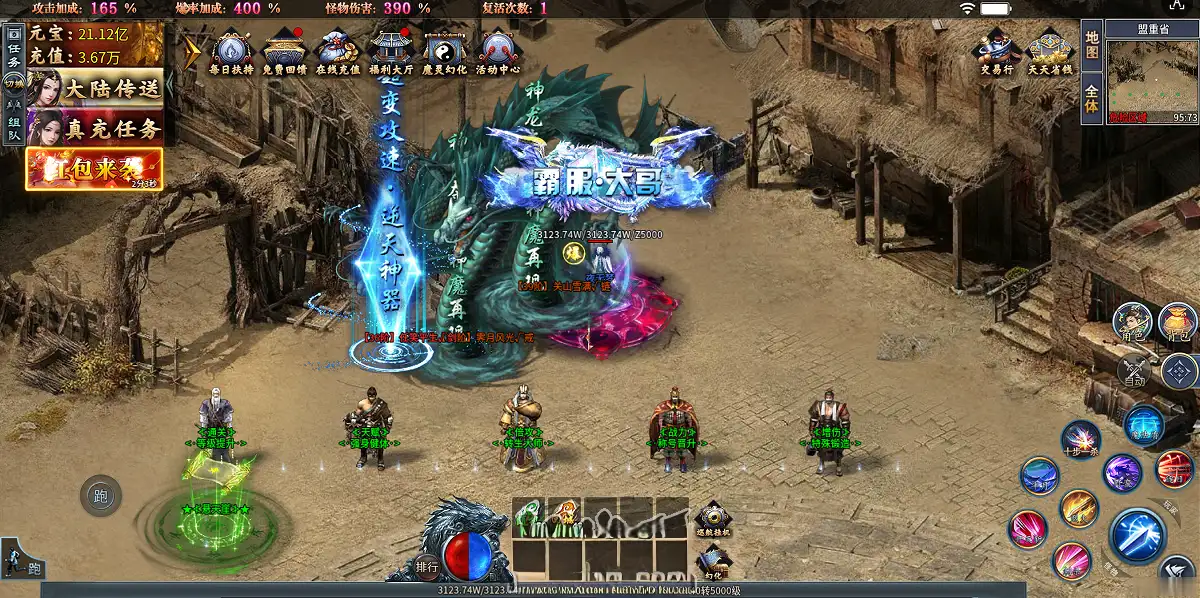Open the 在线充值 recharge icon

pyautogui.click(x=337, y=51)
